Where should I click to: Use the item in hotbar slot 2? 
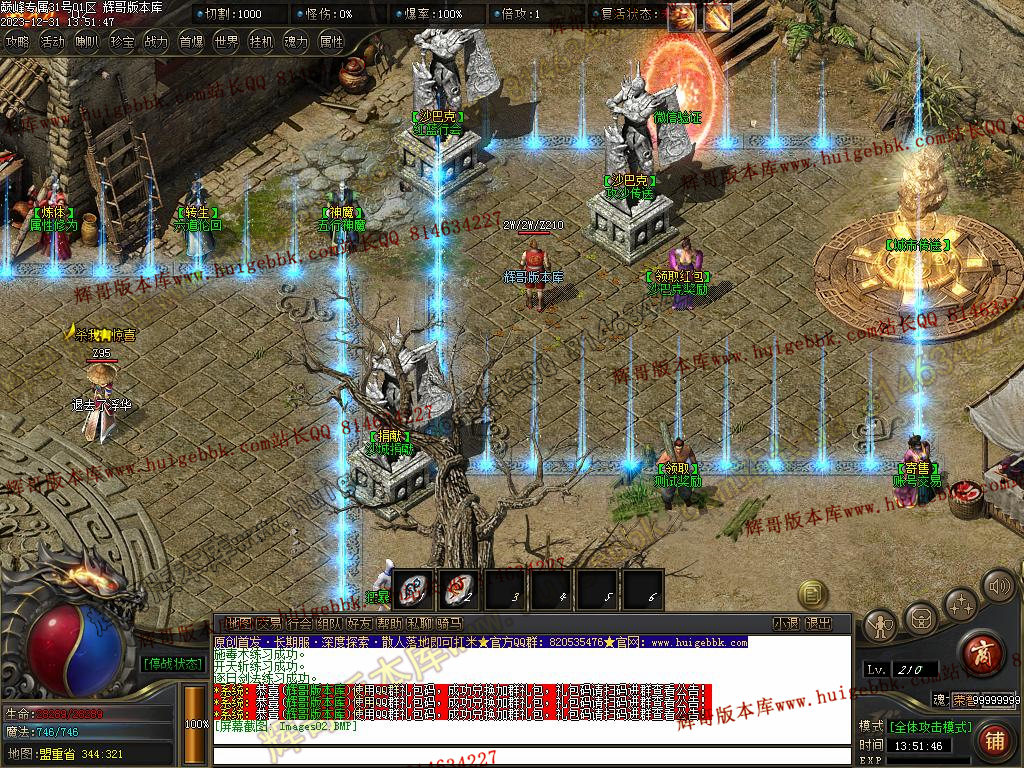459,588
